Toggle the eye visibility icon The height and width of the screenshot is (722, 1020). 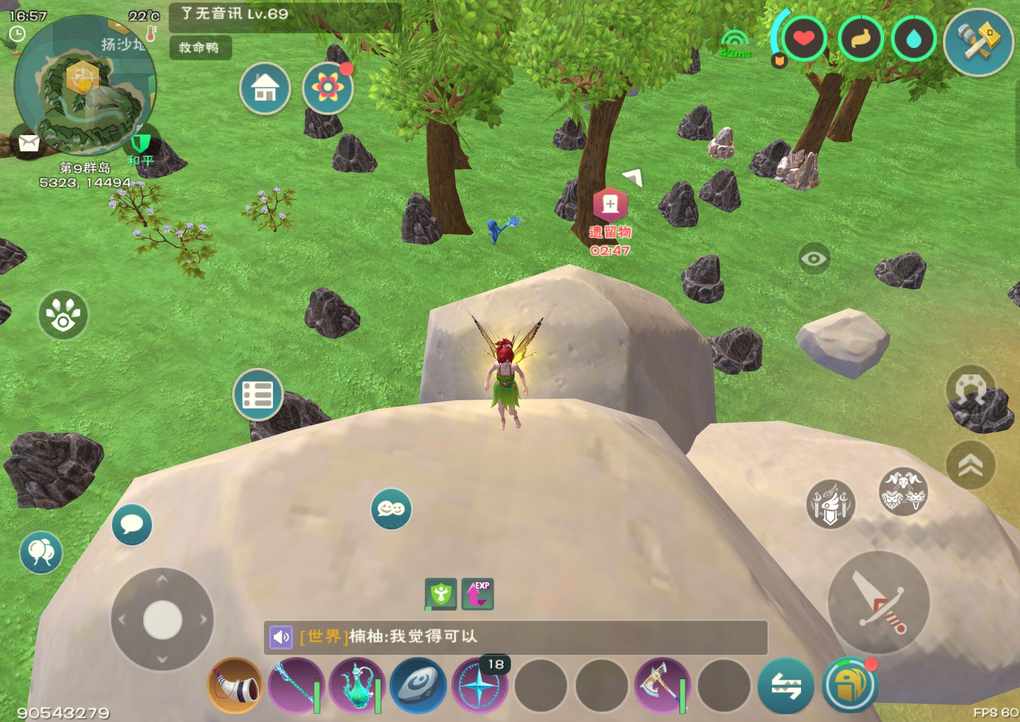tap(814, 259)
